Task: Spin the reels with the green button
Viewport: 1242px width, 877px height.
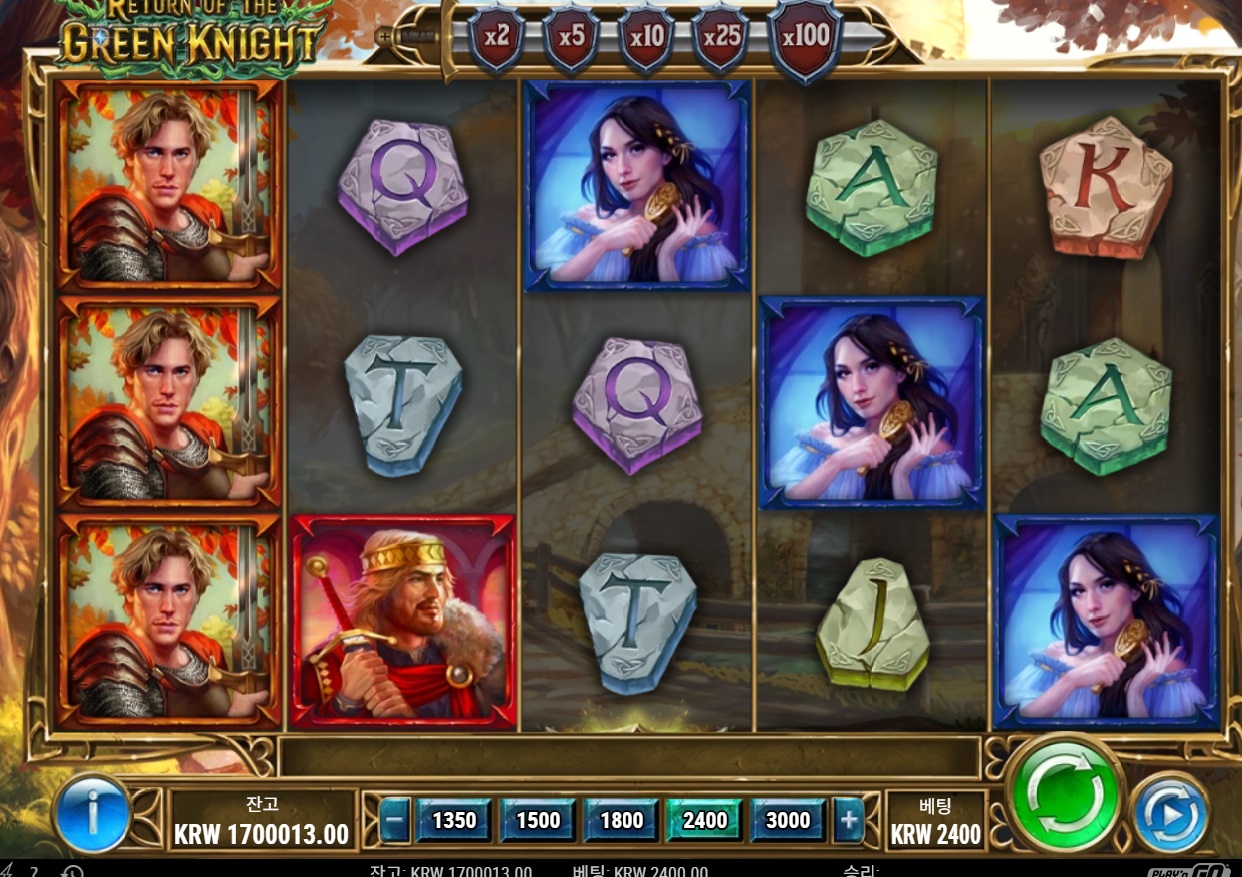Action: (1065, 795)
